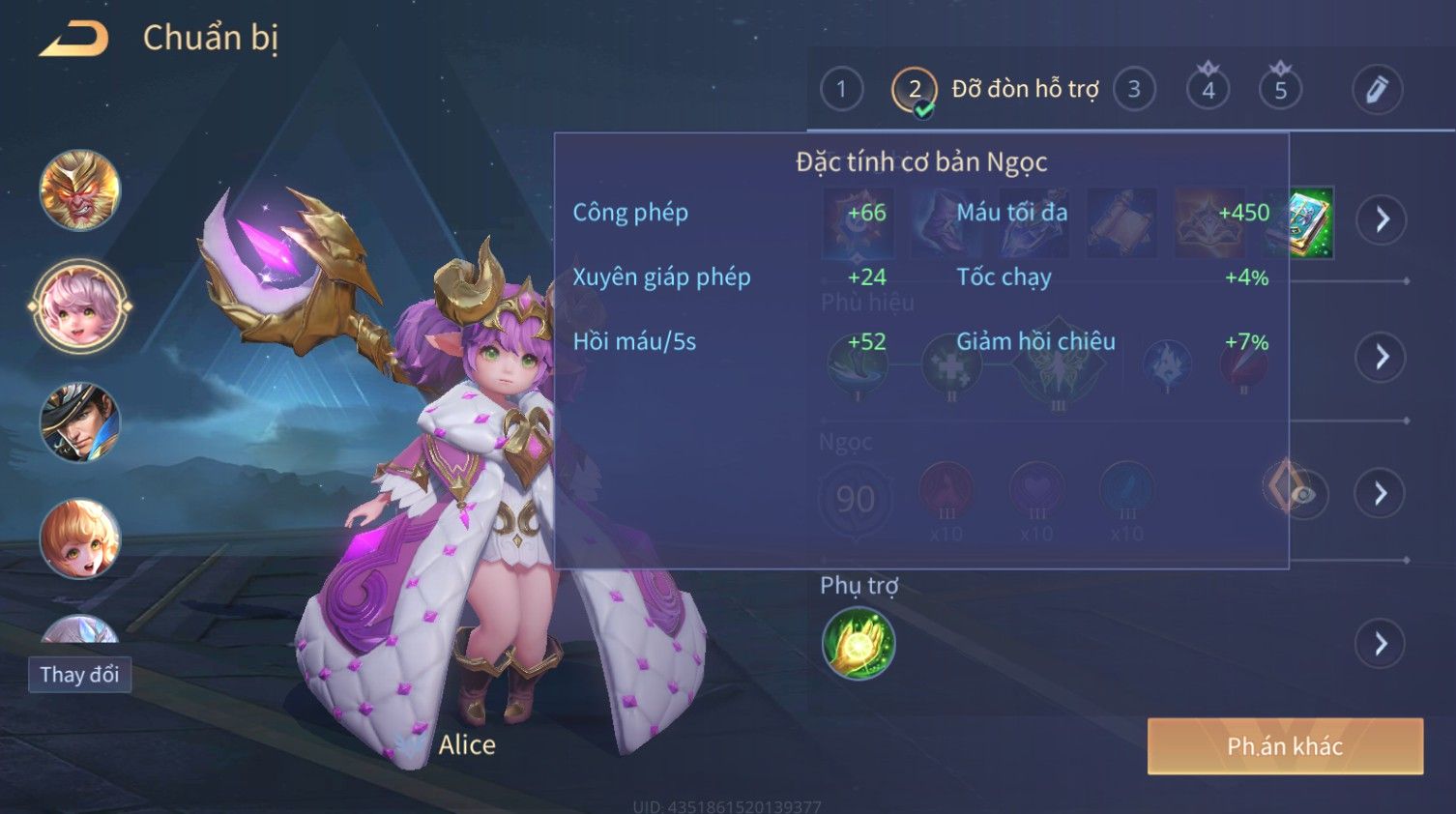Select the Monkey King hero portrait

point(80,189)
